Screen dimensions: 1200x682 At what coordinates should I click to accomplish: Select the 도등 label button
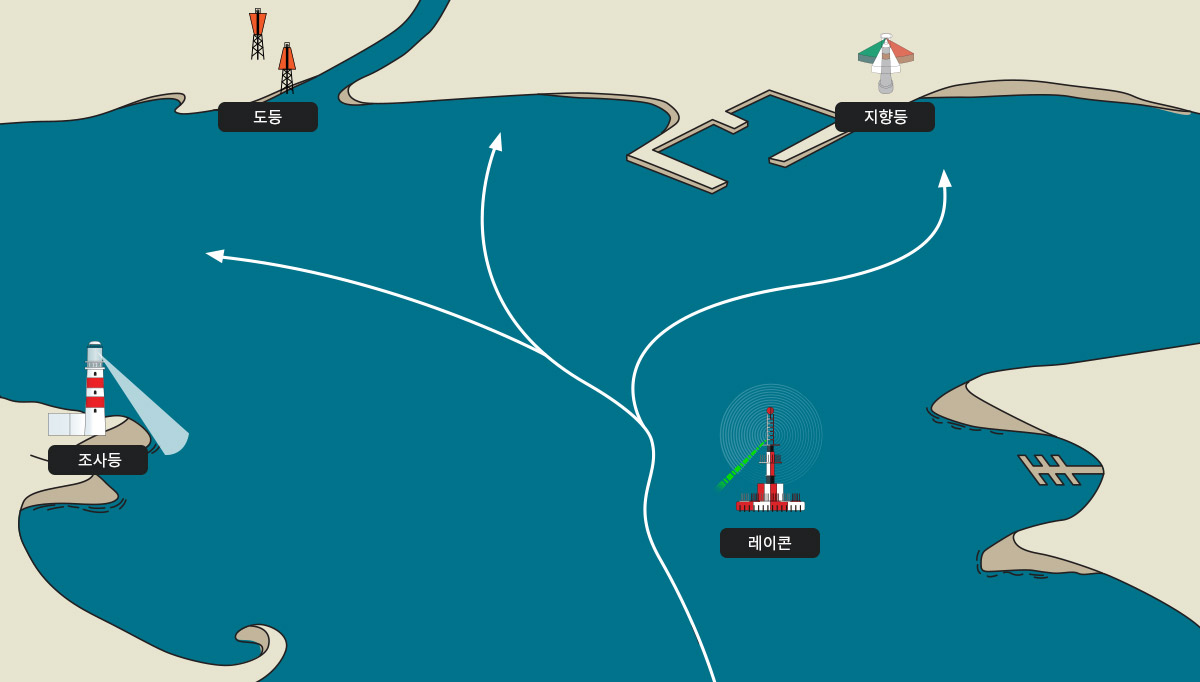pyautogui.click(x=268, y=117)
